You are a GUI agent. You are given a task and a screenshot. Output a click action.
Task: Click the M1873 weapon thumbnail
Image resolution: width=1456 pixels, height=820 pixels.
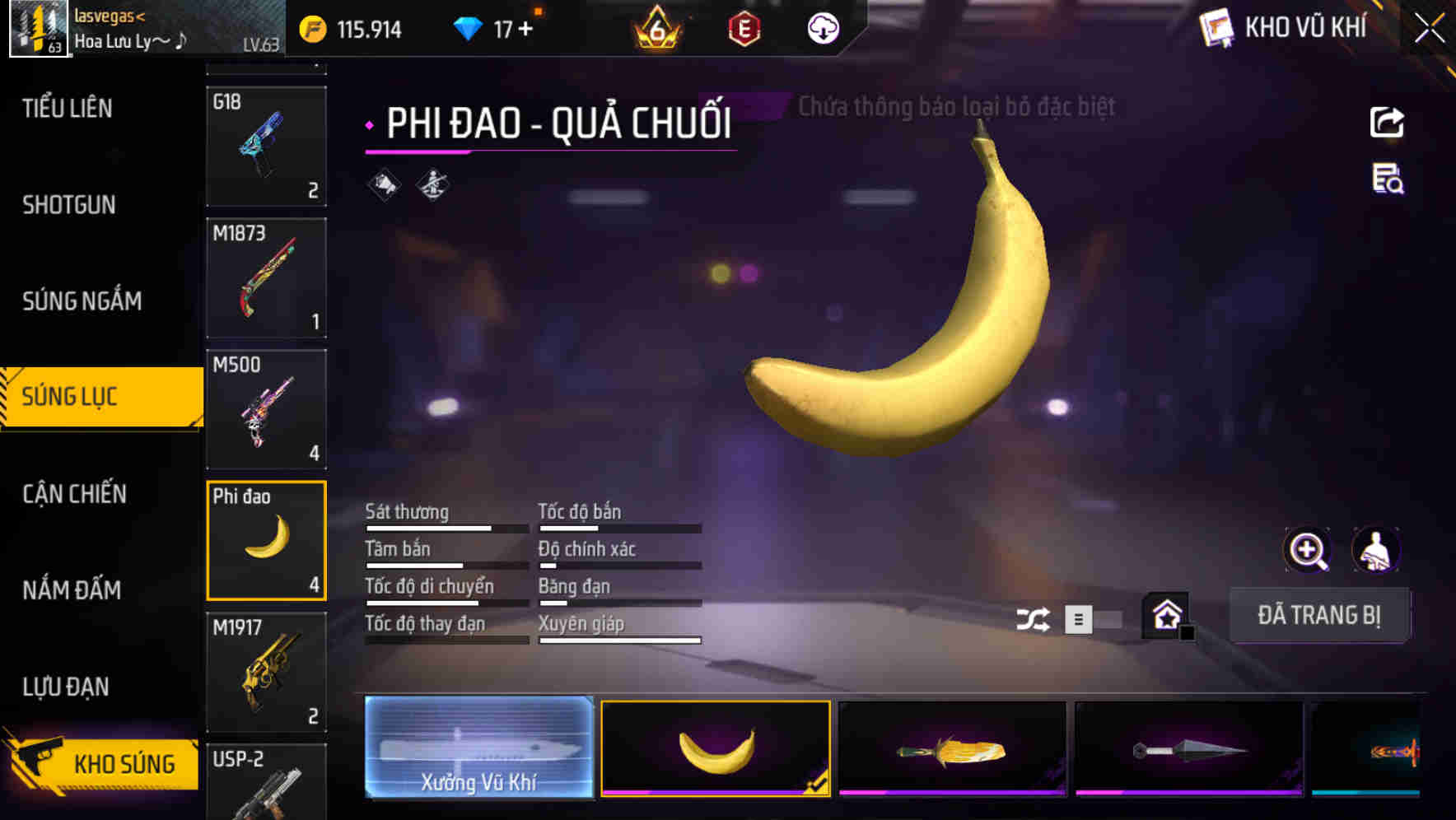point(266,277)
